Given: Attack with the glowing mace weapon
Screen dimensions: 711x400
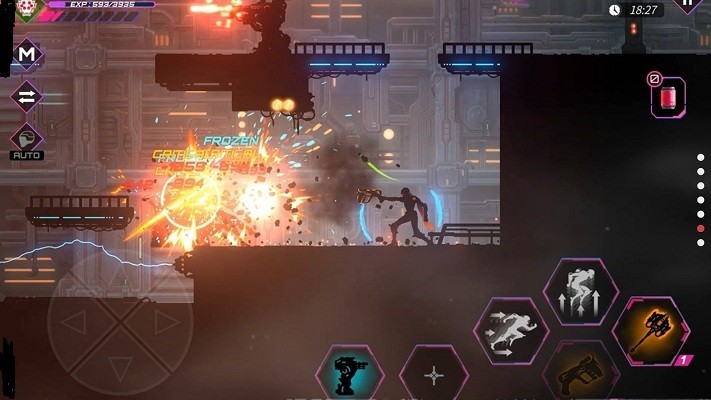Looking at the screenshot, I should click(650, 331).
